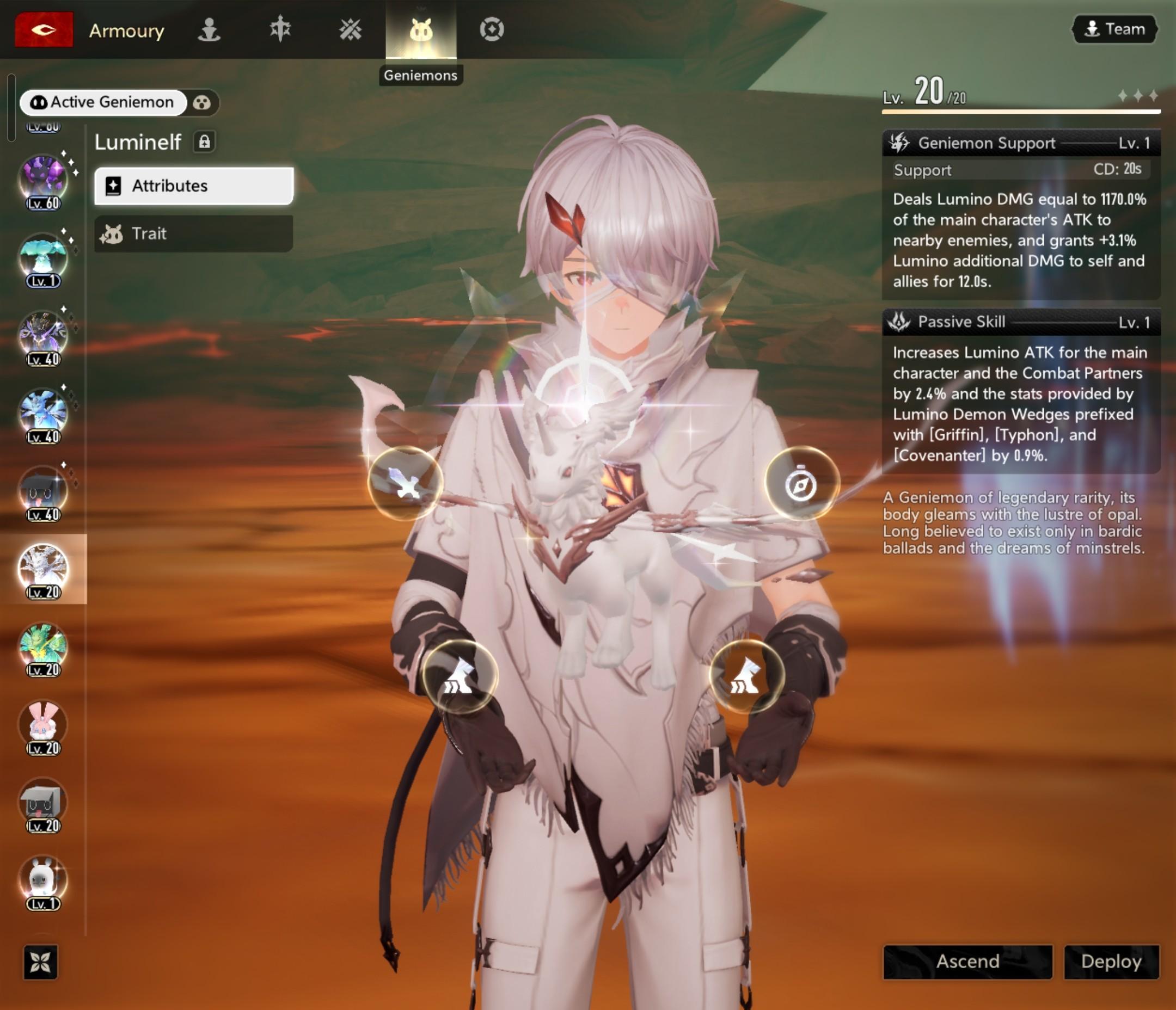Viewport: 1176px width, 1010px height.
Task: Select the Geniemons tab
Action: pos(420,29)
